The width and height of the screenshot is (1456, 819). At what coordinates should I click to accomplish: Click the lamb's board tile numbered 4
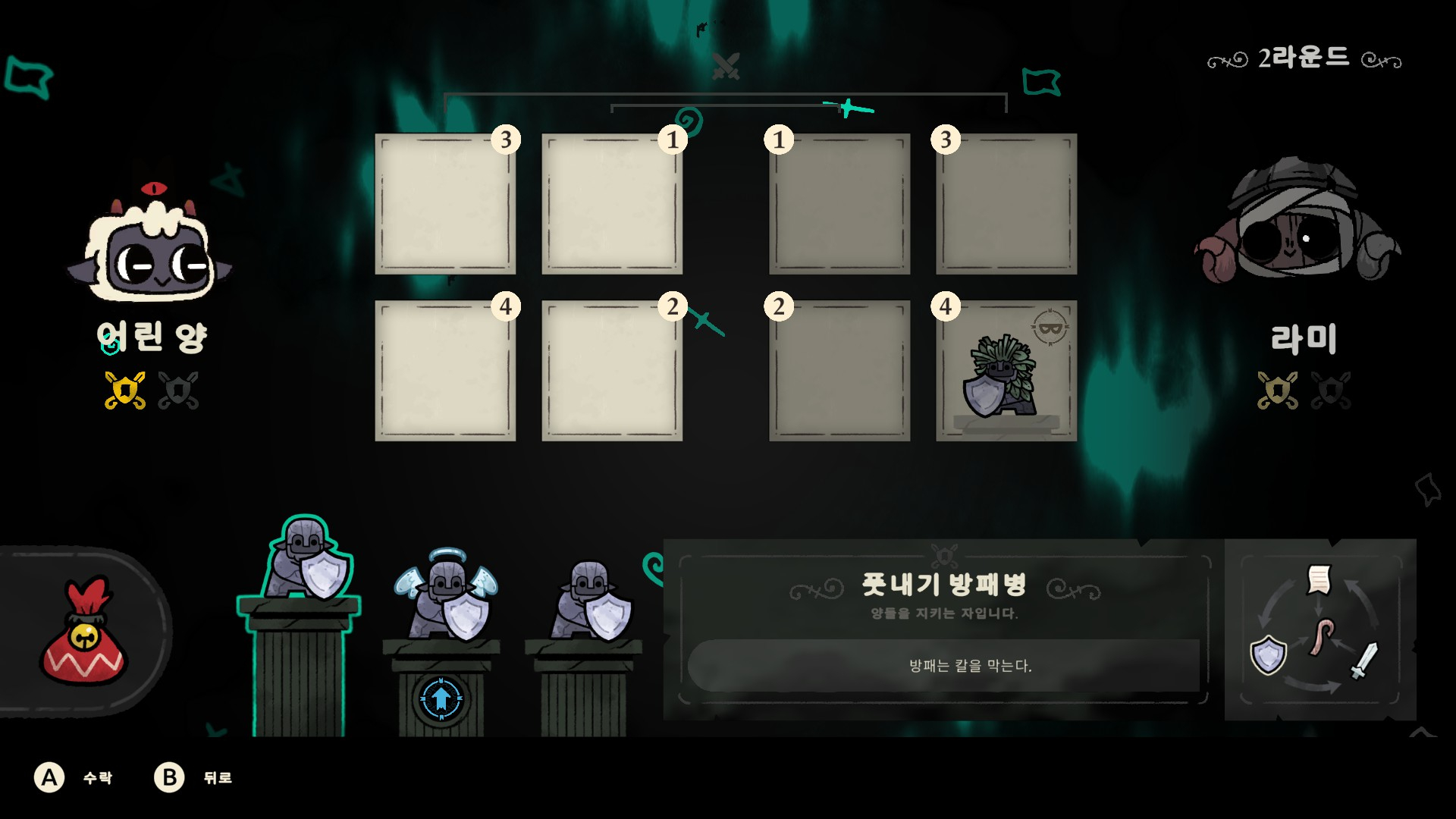pyautogui.click(x=445, y=372)
